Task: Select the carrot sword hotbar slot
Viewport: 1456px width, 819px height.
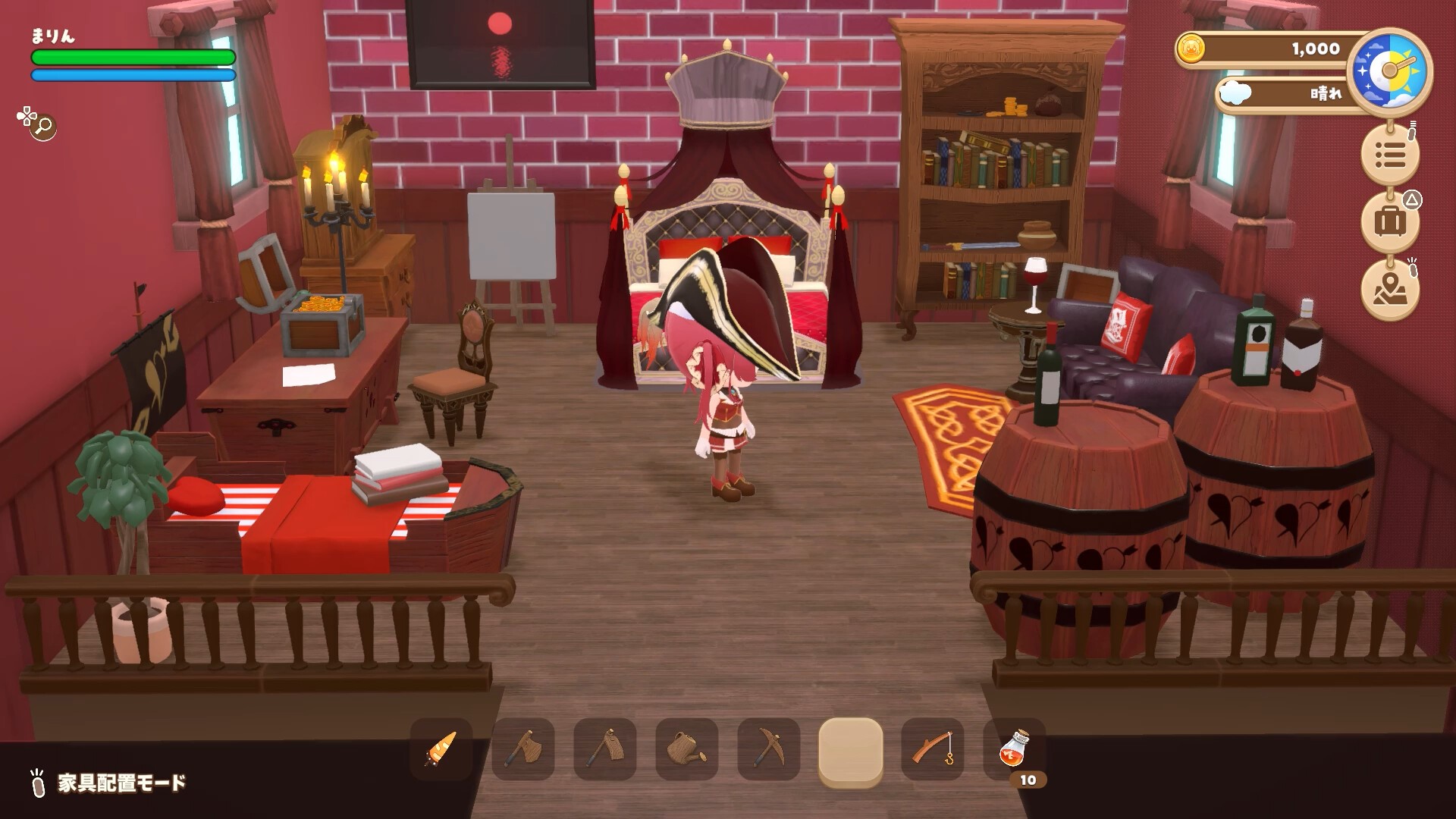Action: 441,749
